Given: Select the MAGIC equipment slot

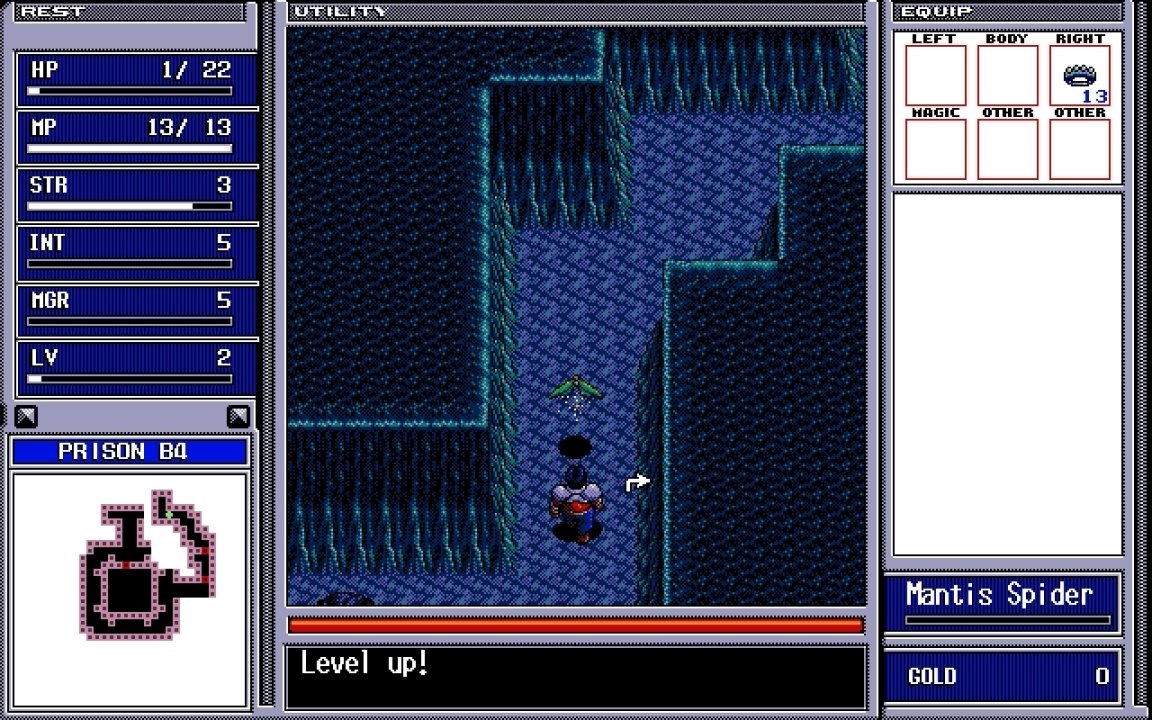Looking at the screenshot, I should coord(935,150).
